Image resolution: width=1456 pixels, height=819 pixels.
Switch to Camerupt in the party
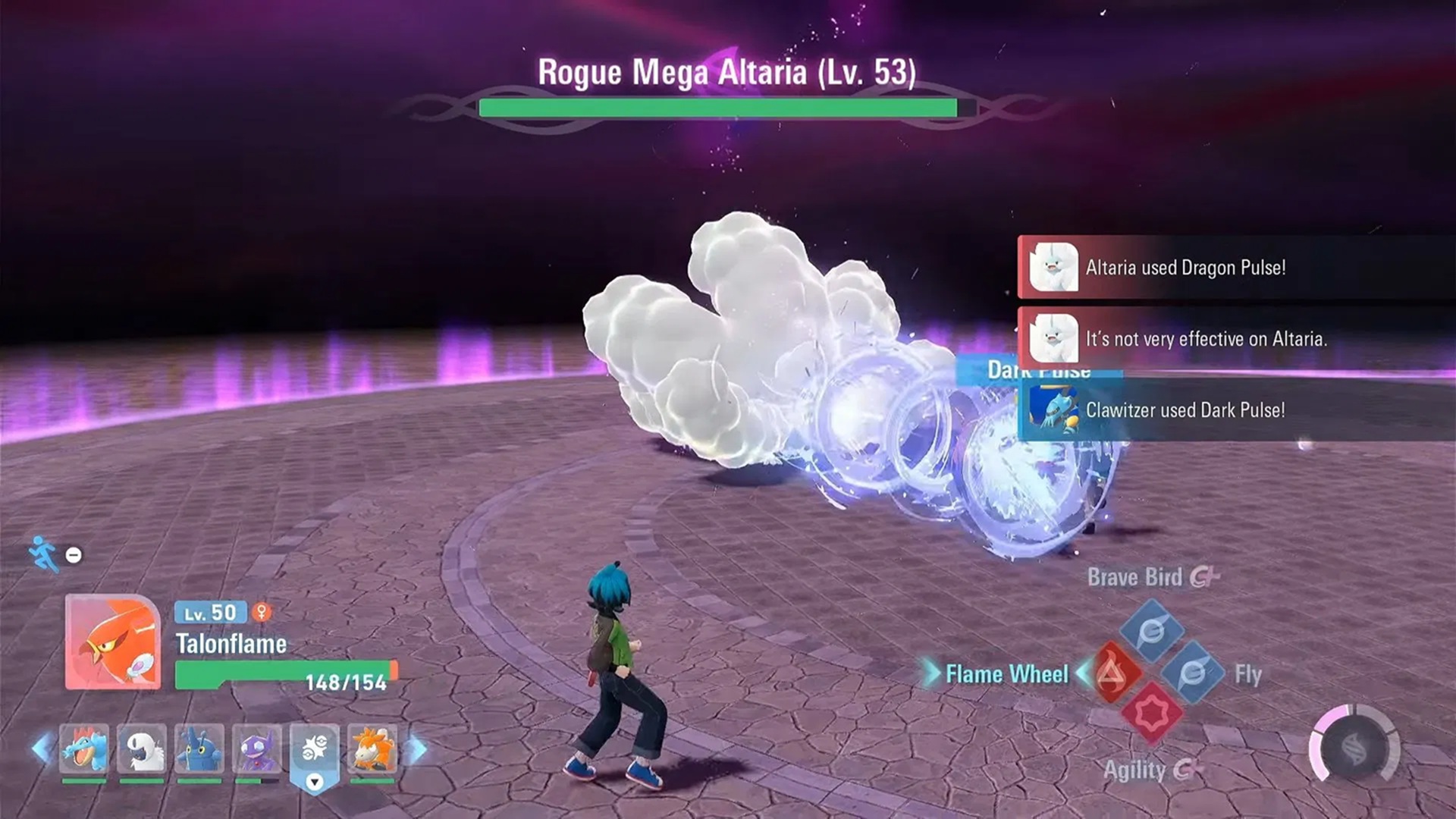click(x=372, y=748)
